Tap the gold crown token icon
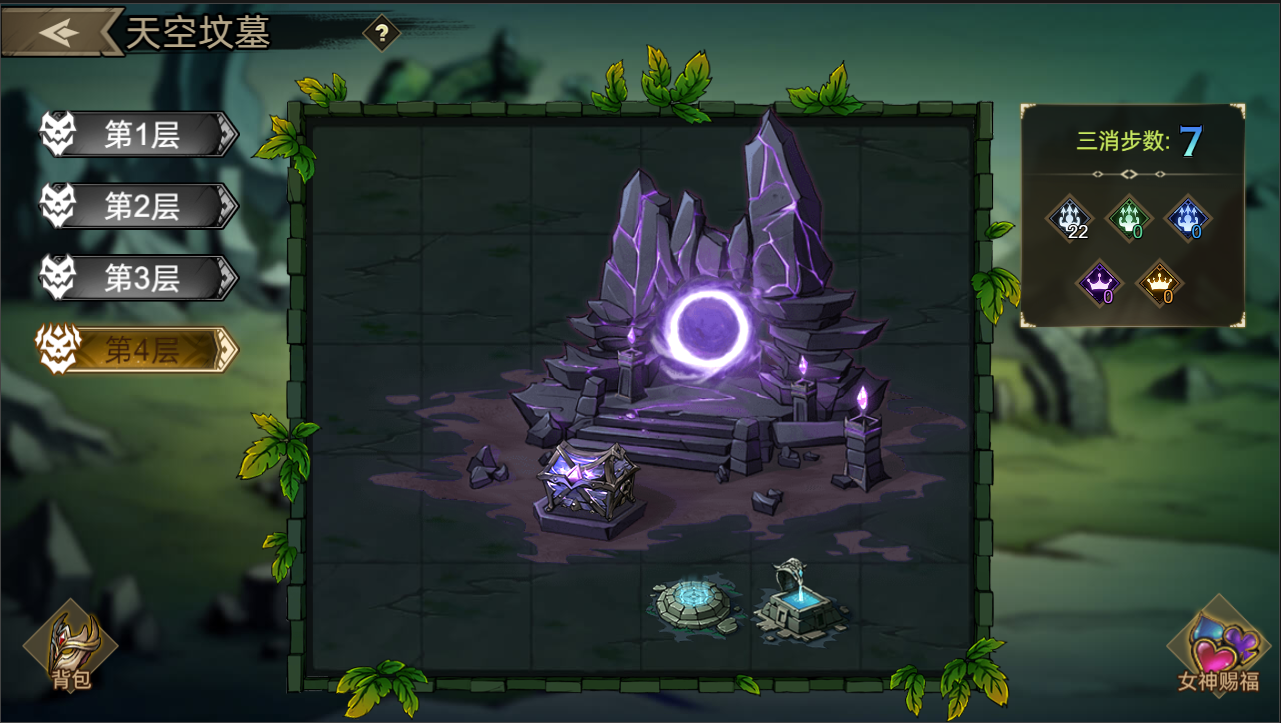The image size is (1281, 723). pos(1160,283)
